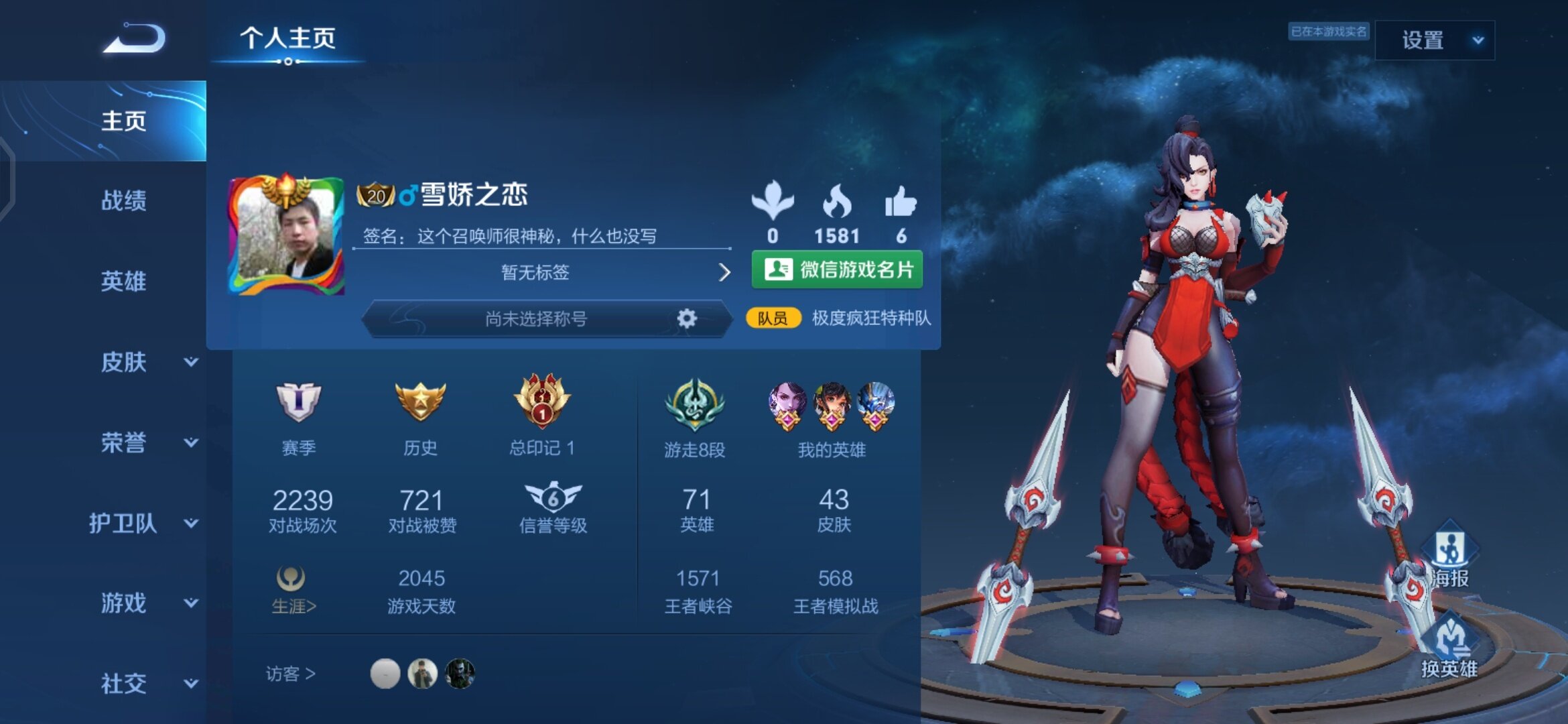Viewport: 1568px width, 724px height.
Task: Show the 历史 rank badge
Action: 420,402
